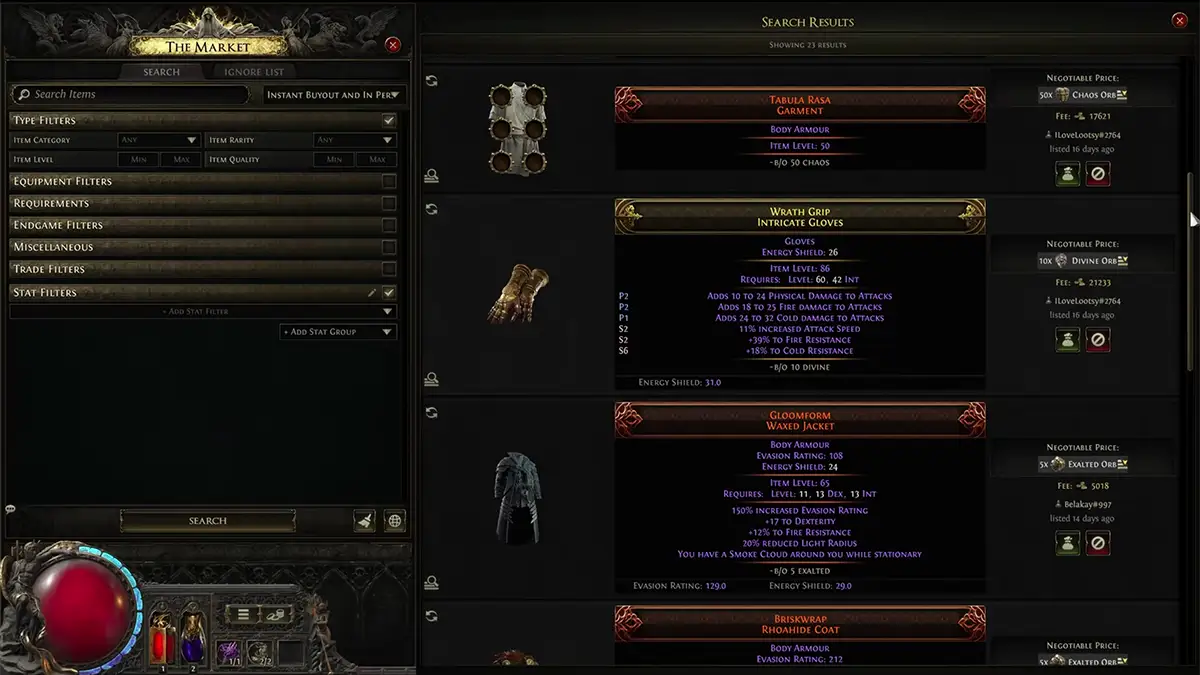Click the broom clear-filters button

[x=364, y=521]
